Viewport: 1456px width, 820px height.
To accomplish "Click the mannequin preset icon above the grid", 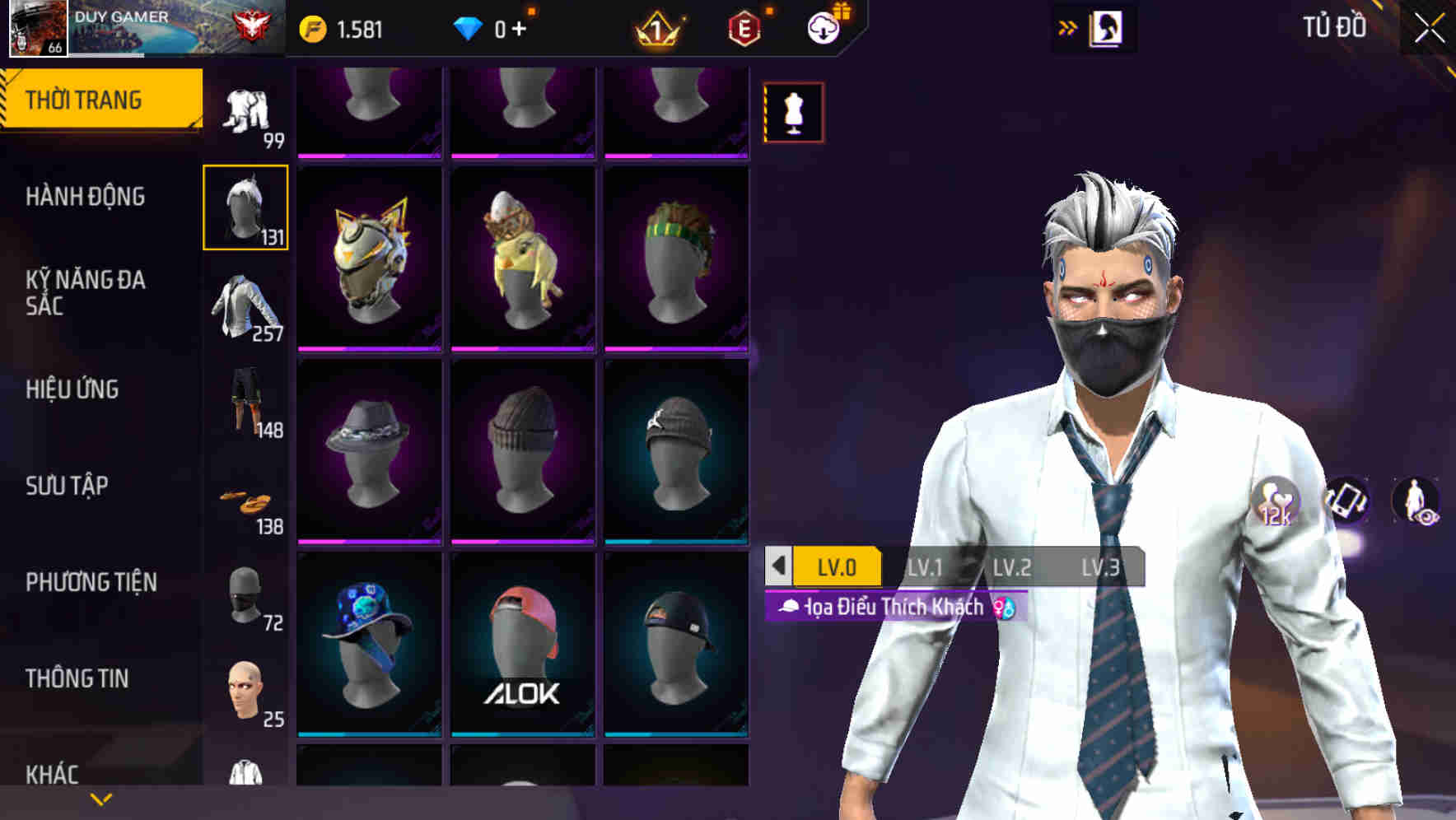I will 793,112.
